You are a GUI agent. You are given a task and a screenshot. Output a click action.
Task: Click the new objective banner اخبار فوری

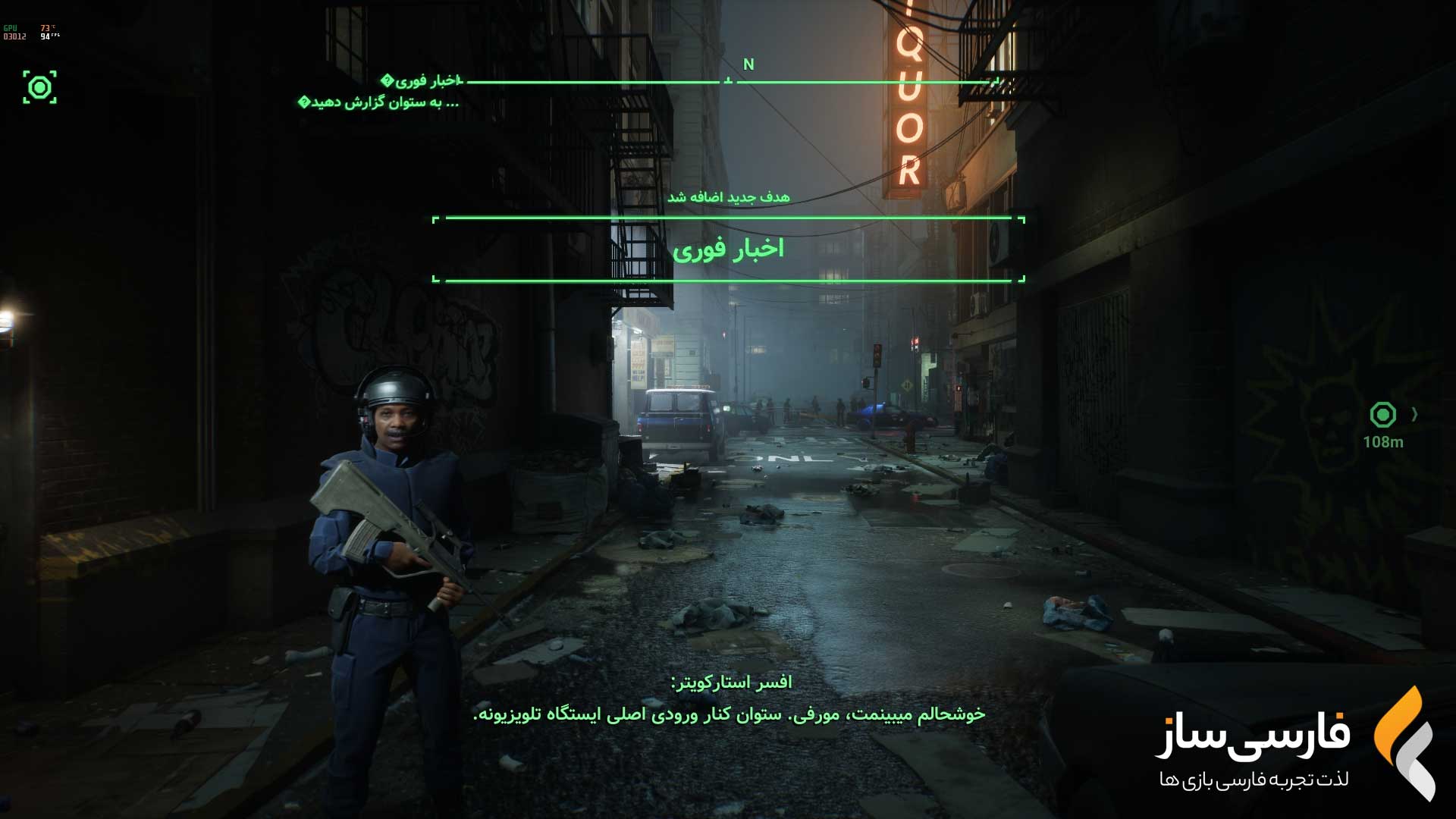(728, 249)
